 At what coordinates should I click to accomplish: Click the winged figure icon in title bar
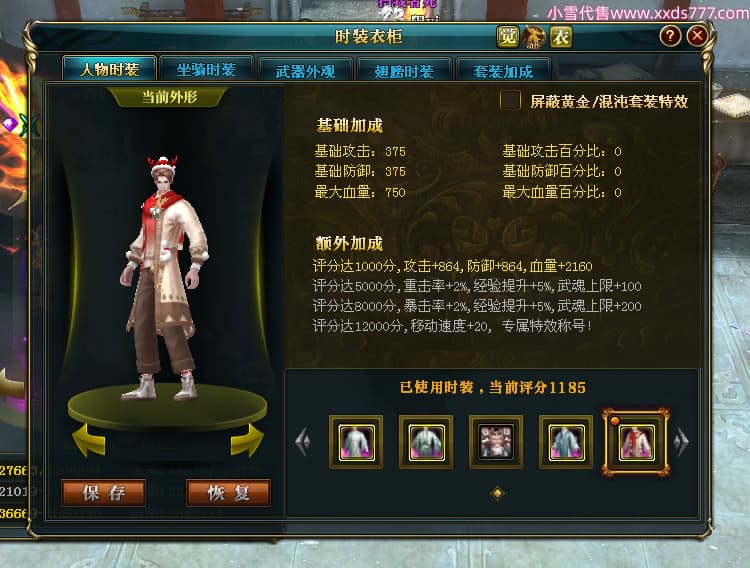point(534,37)
